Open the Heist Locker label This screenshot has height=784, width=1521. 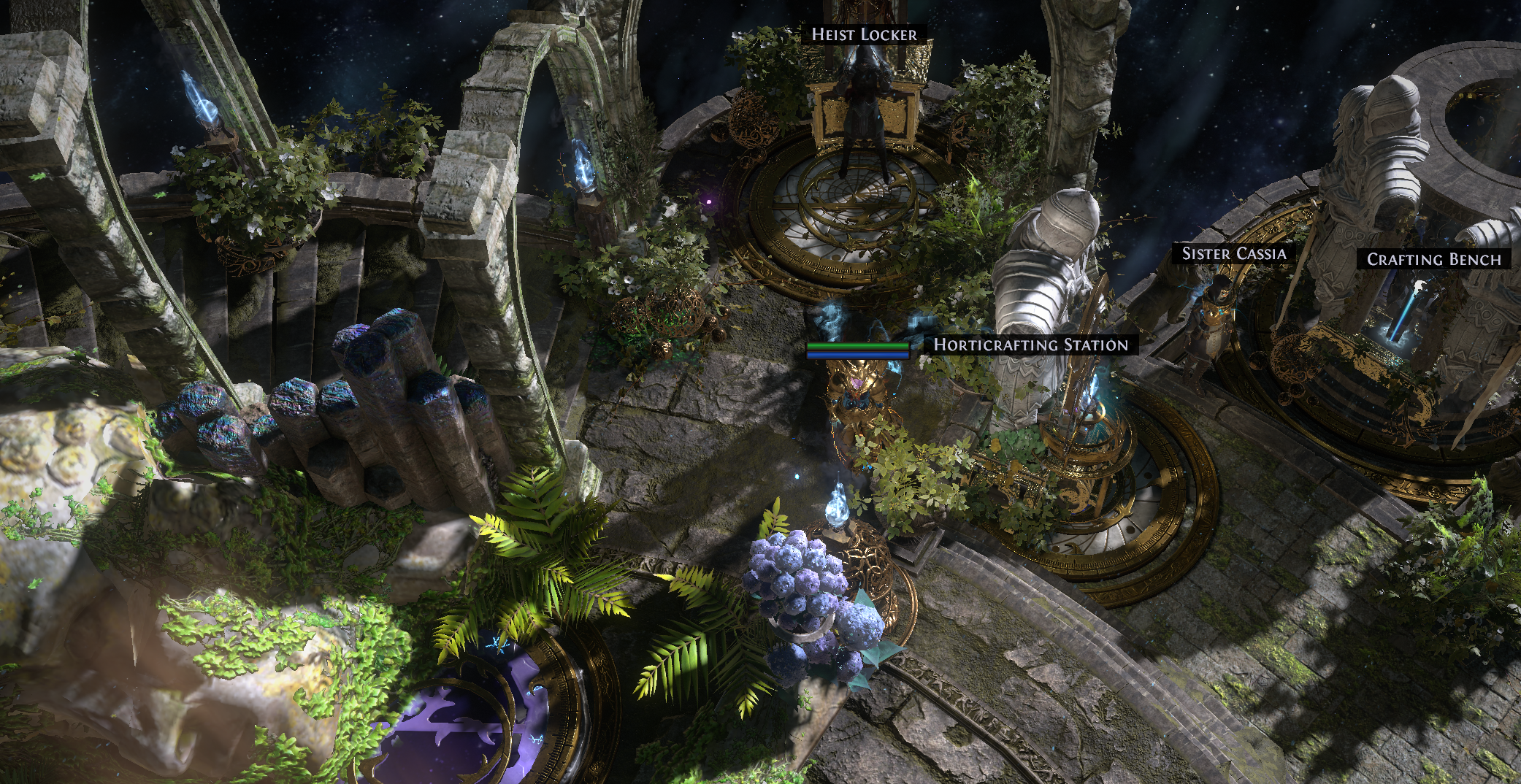[x=864, y=34]
